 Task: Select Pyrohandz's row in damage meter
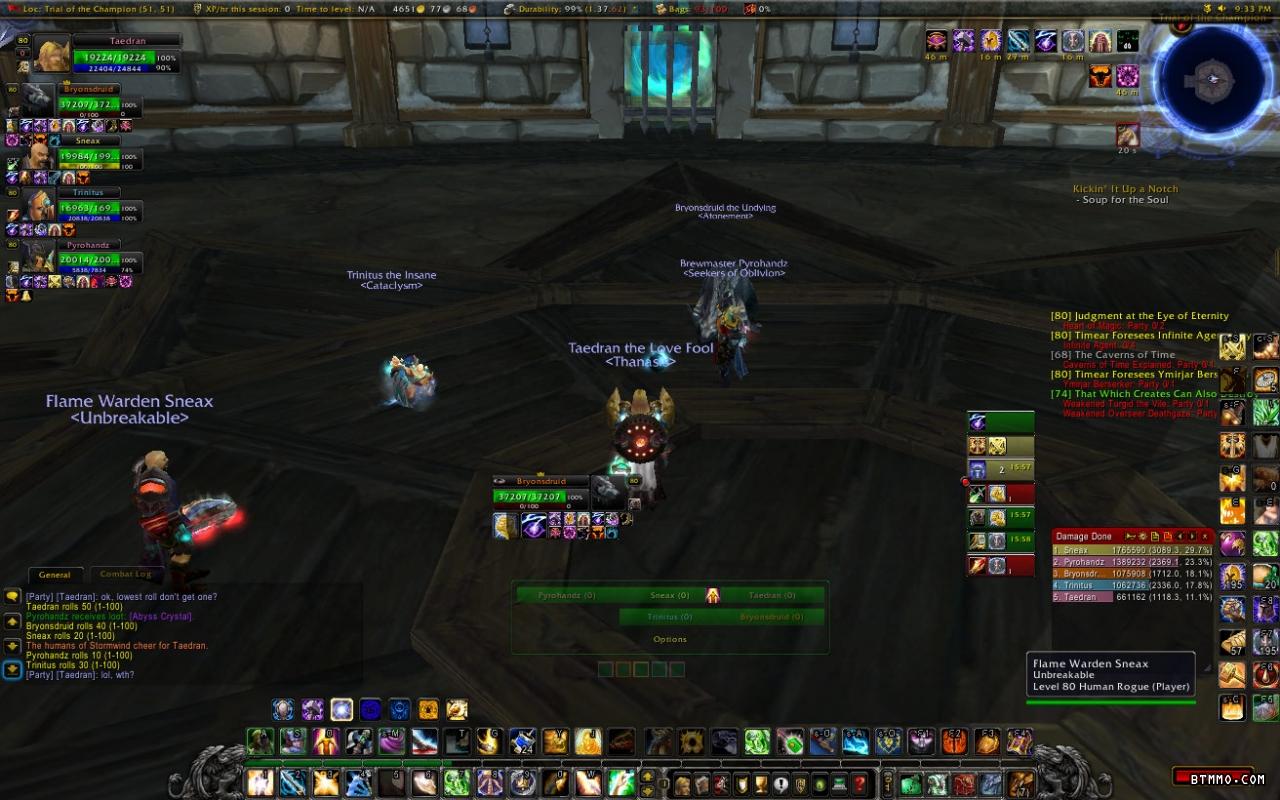pyautogui.click(x=1132, y=563)
